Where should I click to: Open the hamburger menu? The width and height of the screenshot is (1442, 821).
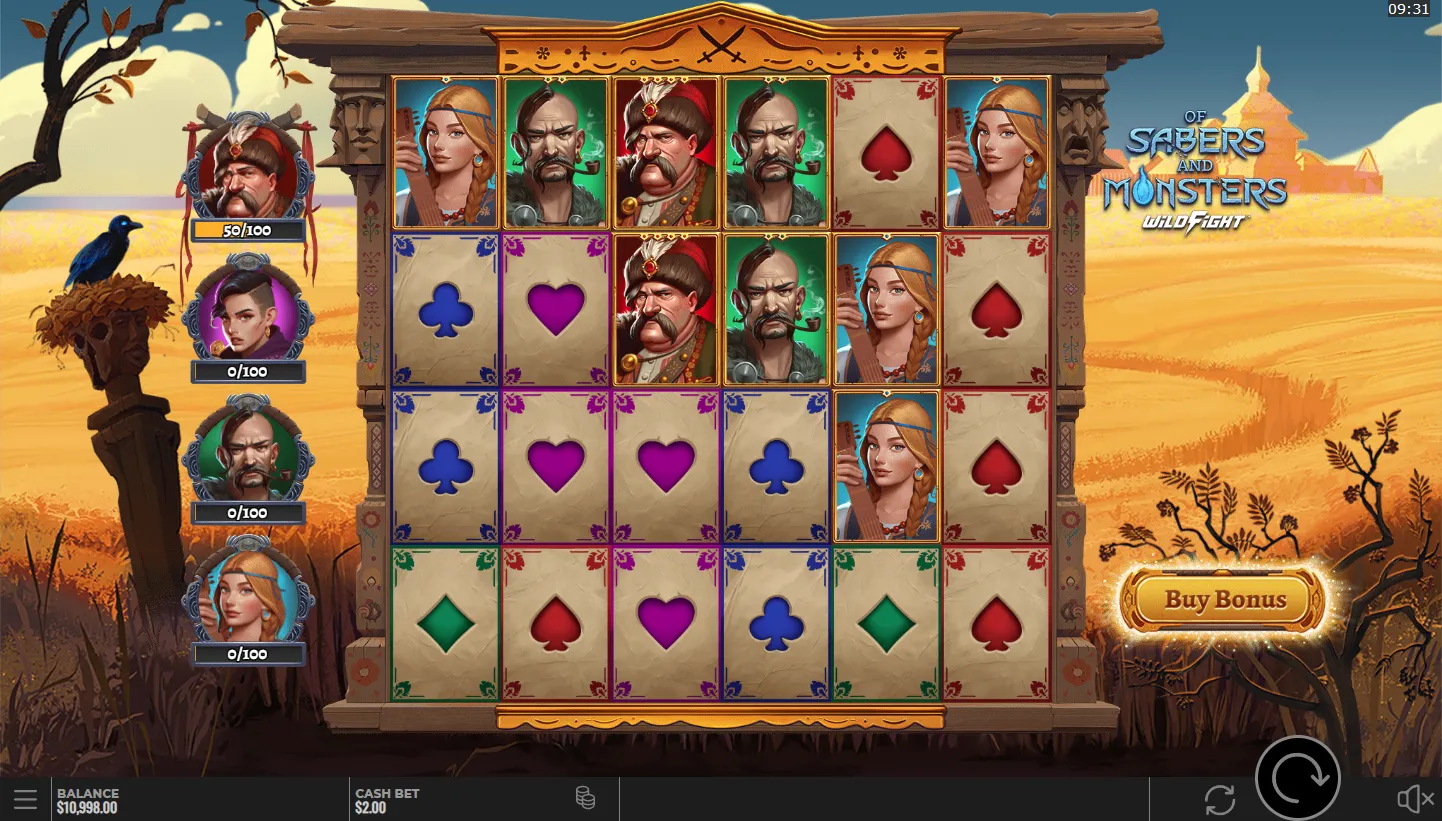[x=26, y=800]
